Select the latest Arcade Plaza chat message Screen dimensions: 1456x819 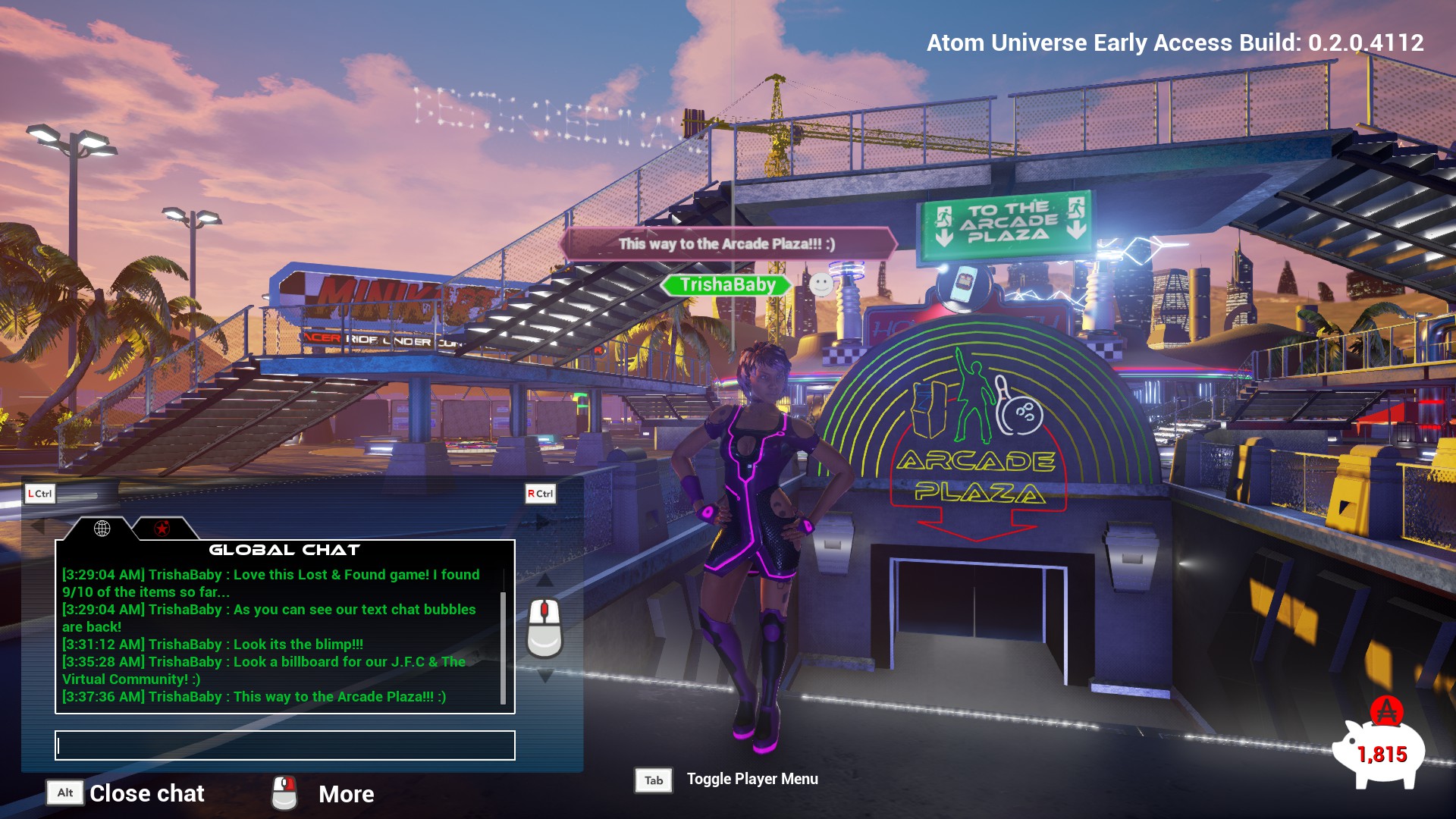[254, 697]
